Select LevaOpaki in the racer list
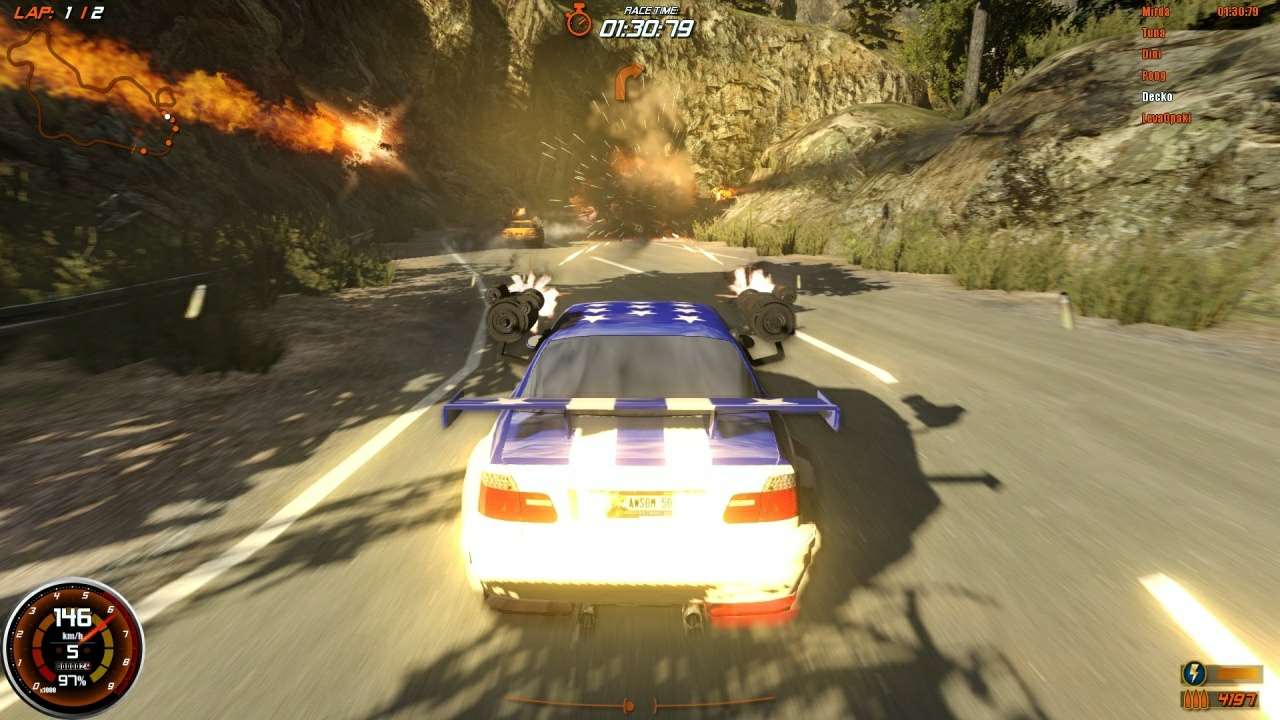 click(x=1166, y=118)
